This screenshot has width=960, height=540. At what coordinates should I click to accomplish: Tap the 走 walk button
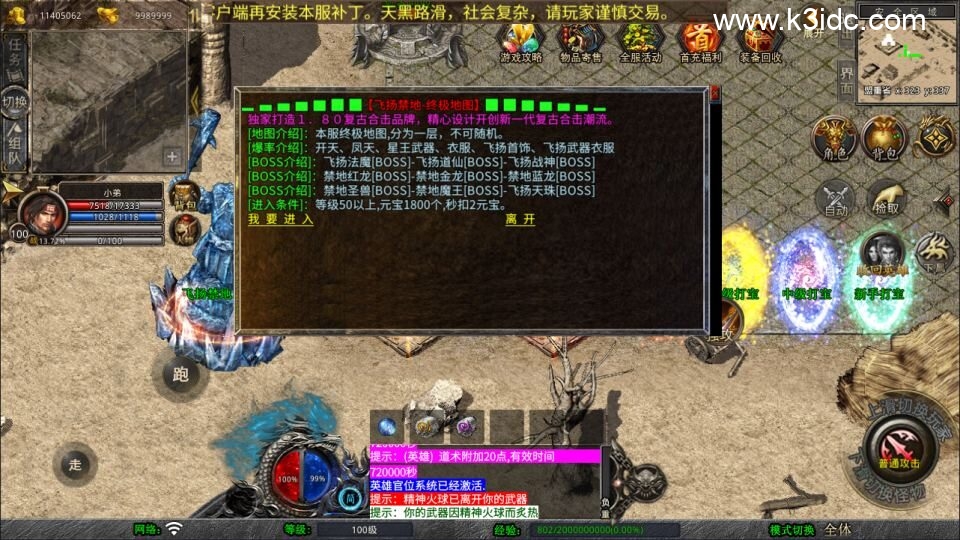75,464
